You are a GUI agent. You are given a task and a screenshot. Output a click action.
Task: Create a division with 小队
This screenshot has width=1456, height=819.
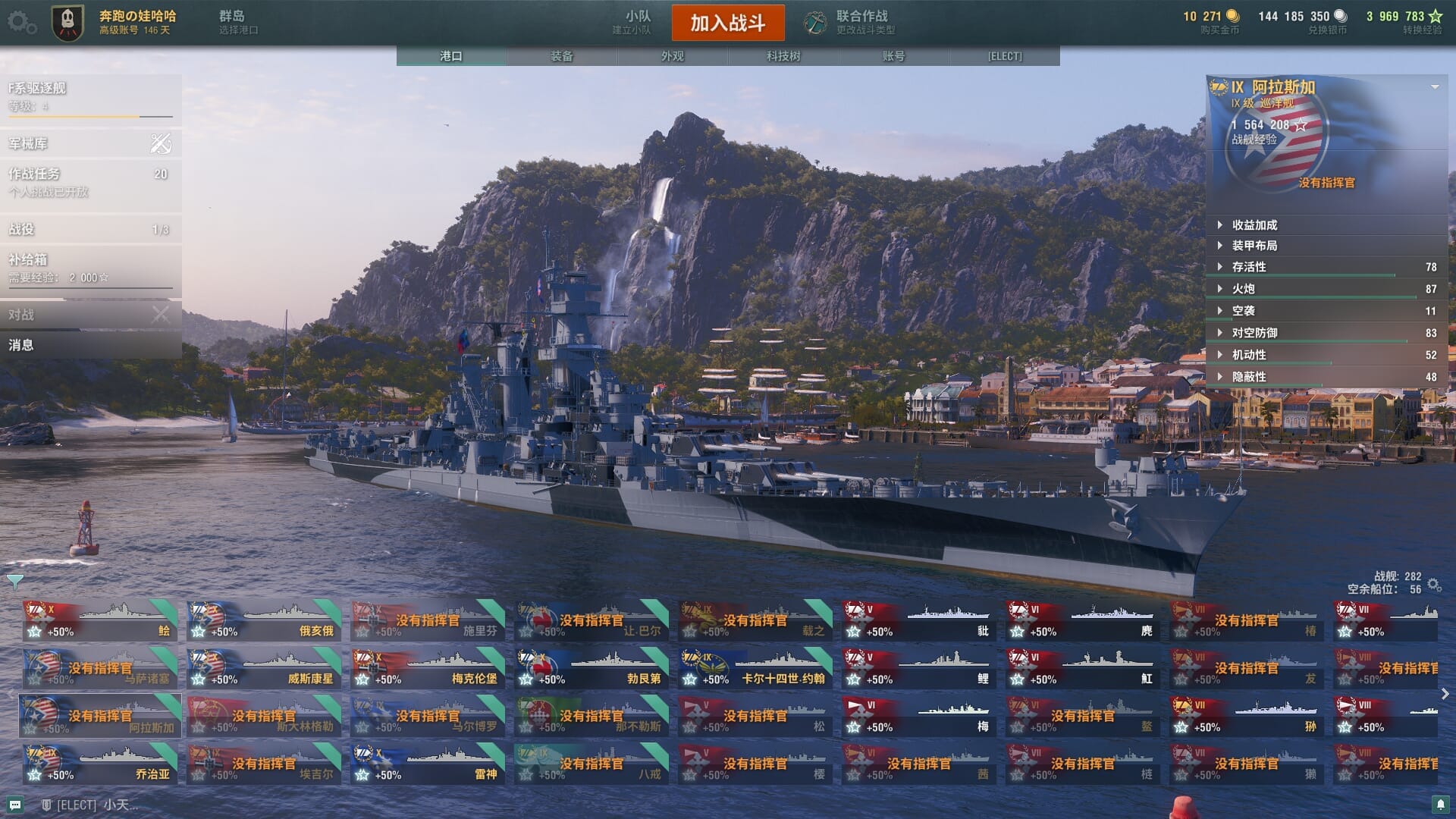click(x=633, y=22)
